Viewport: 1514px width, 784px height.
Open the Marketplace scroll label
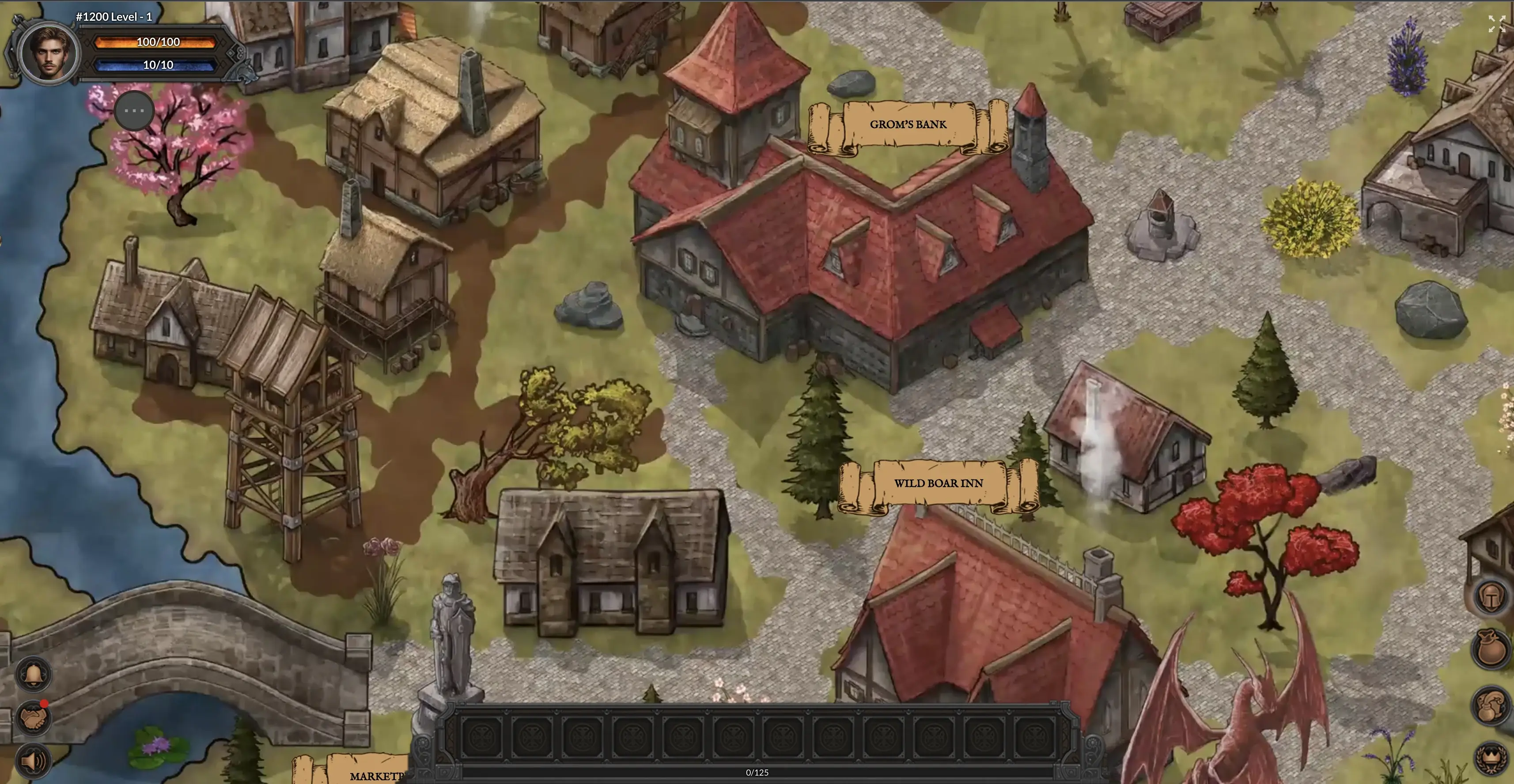[x=370, y=774]
